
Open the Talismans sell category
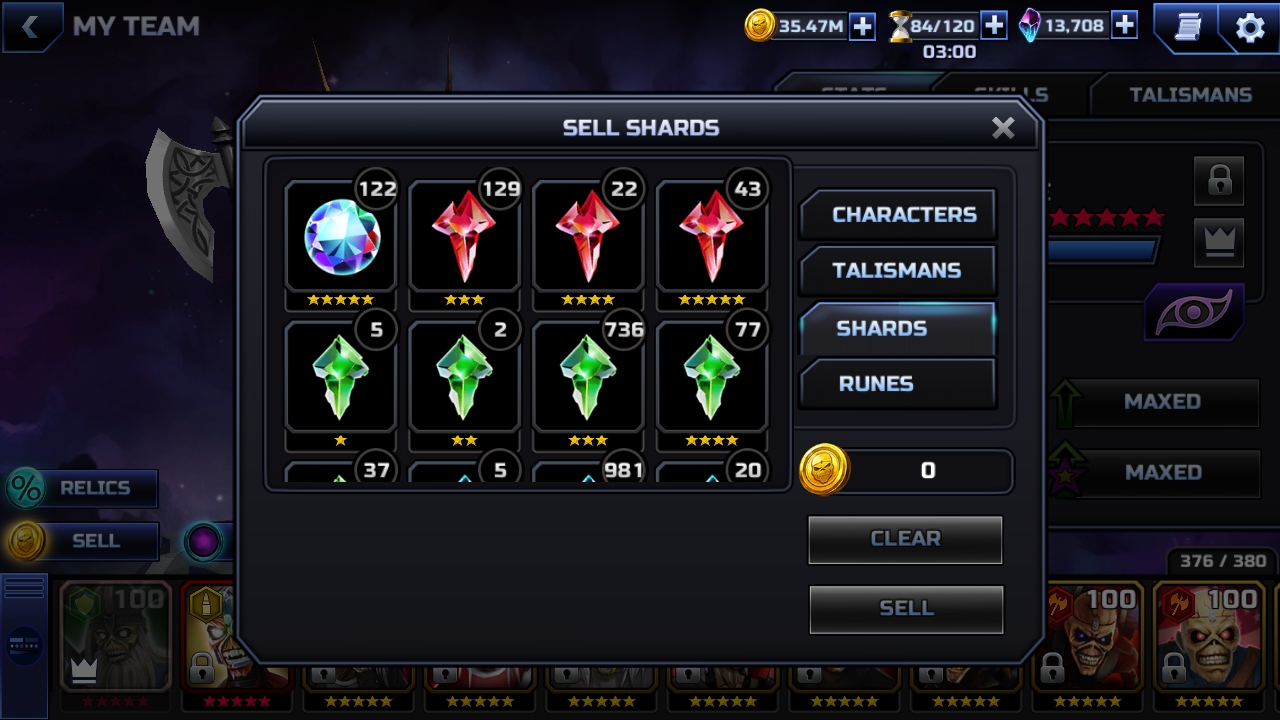tap(898, 271)
